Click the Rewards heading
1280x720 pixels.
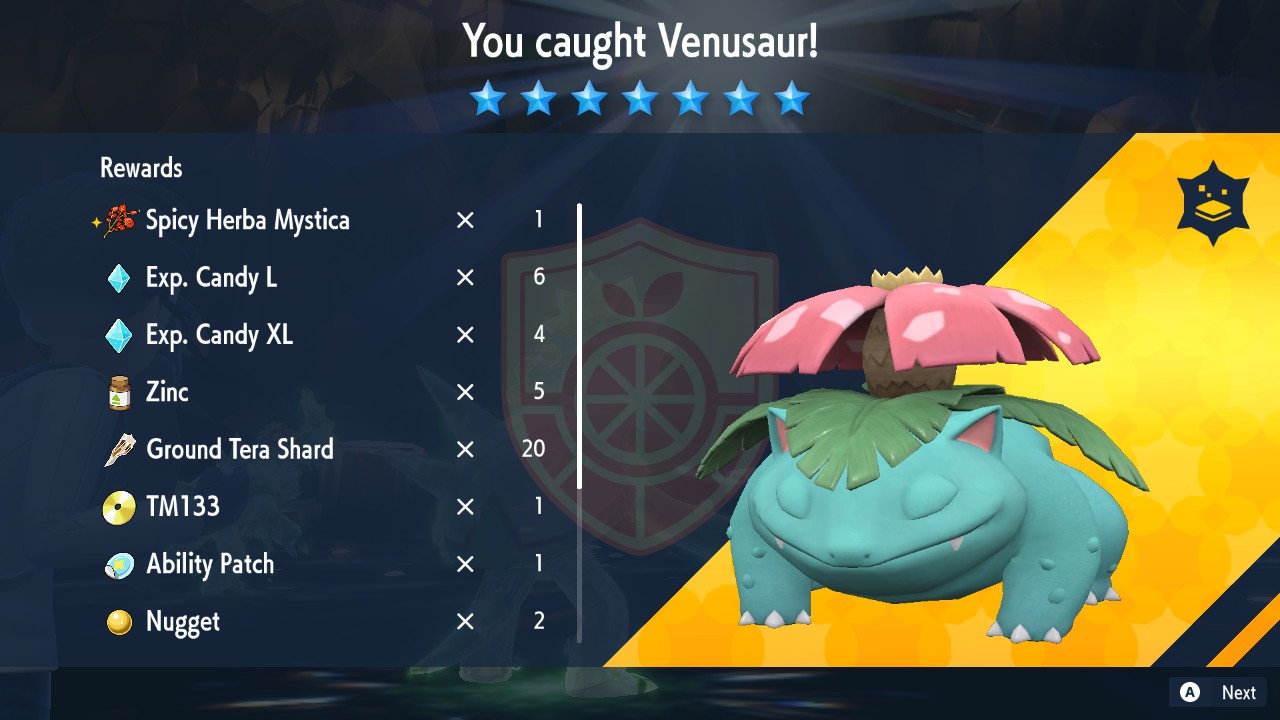140,168
